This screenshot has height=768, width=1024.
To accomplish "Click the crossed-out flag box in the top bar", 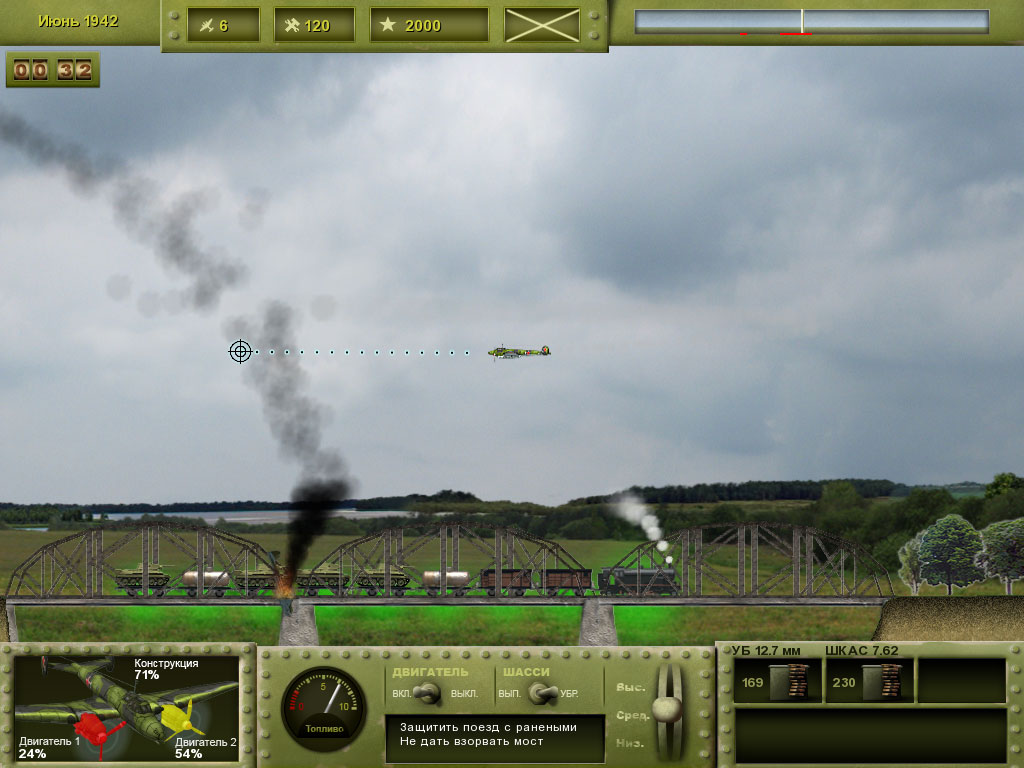I will (542, 25).
